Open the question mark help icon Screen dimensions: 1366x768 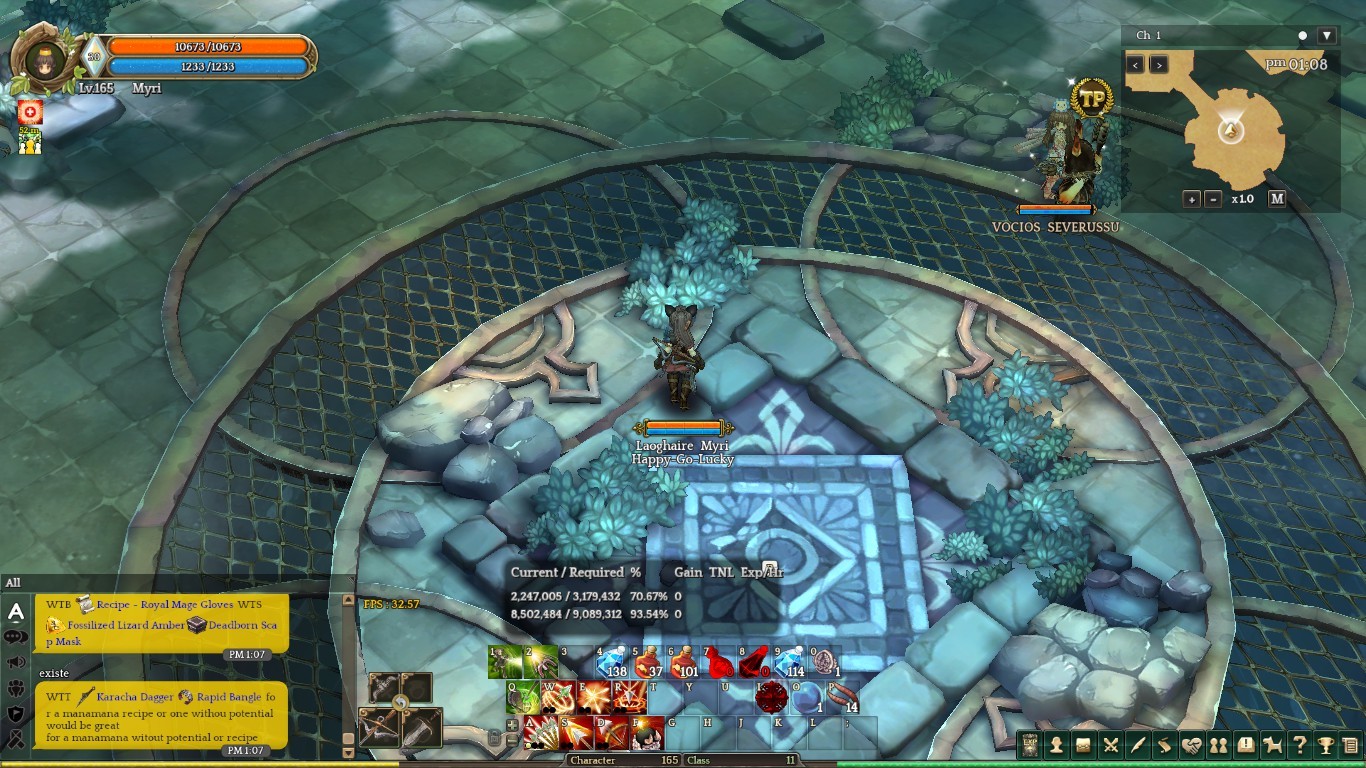coord(1299,745)
